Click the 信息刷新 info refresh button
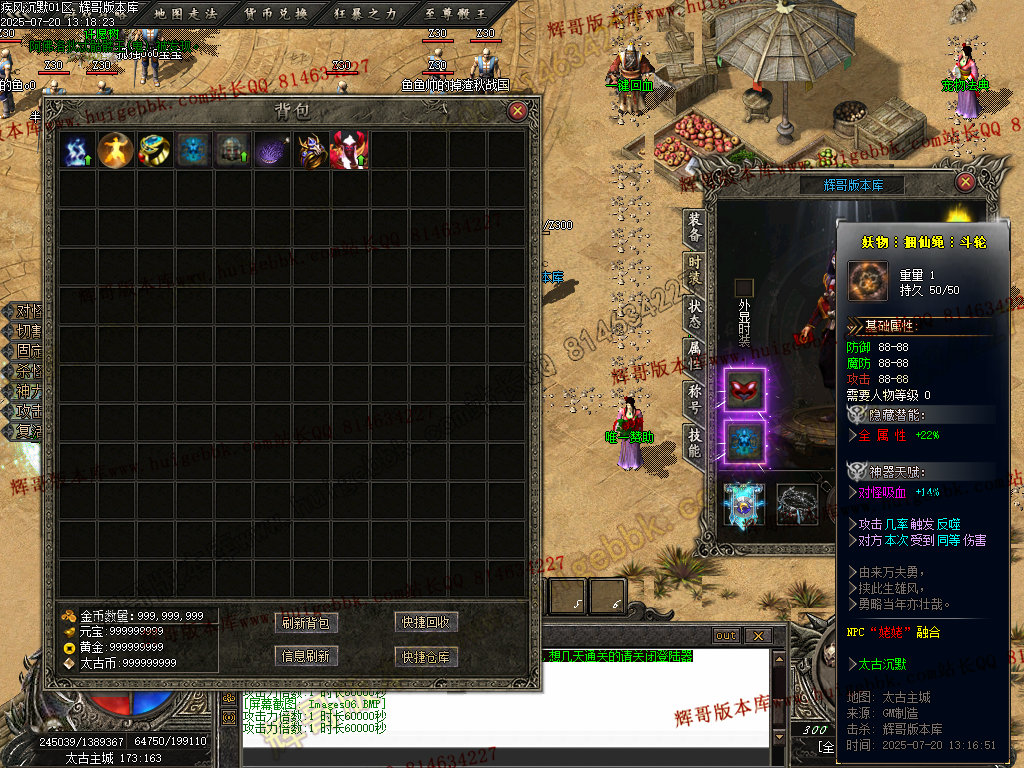The width and height of the screenshot is (1024, 768). [x=306, y=657]
